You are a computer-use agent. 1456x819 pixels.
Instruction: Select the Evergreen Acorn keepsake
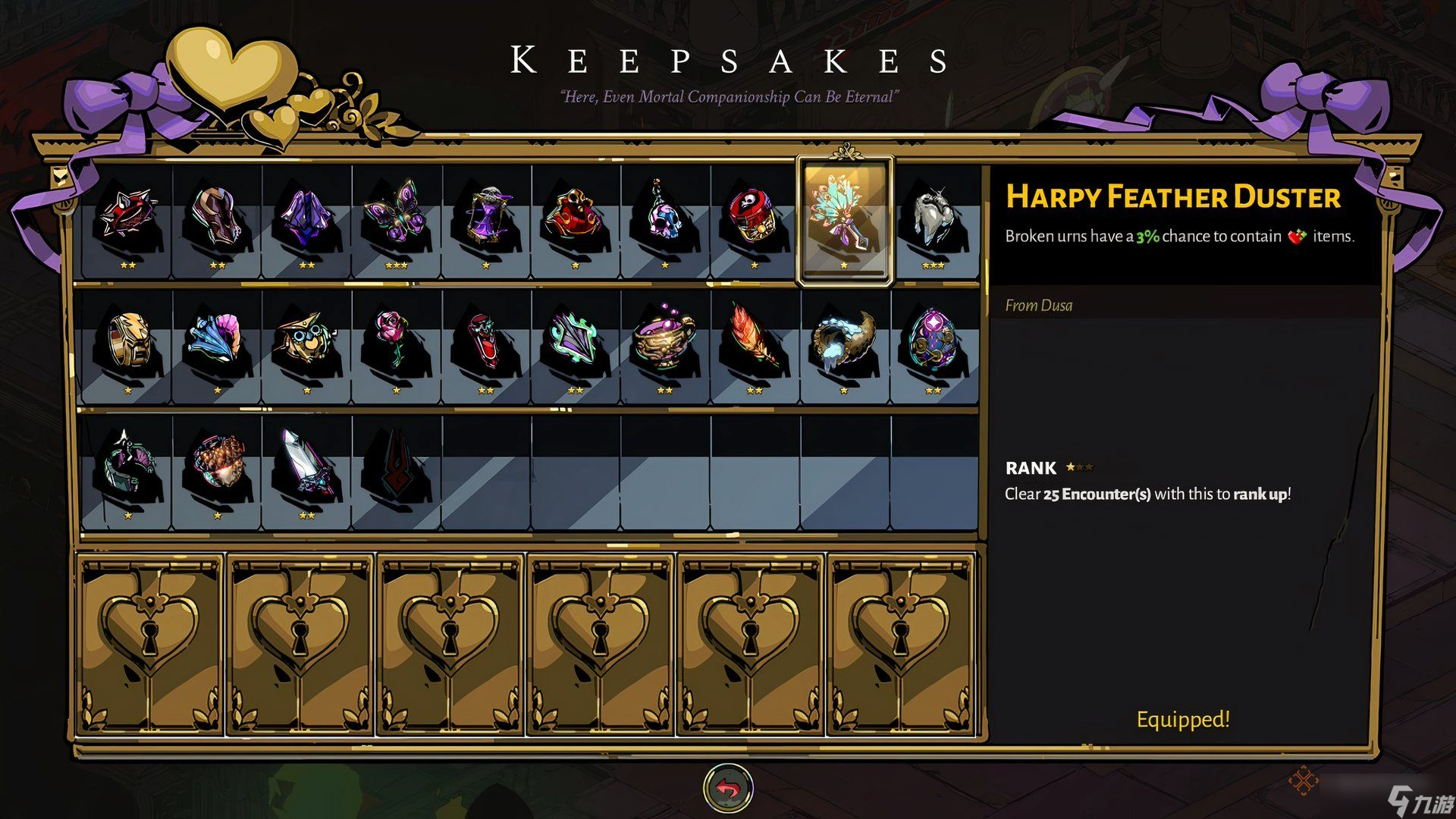(x=217, y=464)
